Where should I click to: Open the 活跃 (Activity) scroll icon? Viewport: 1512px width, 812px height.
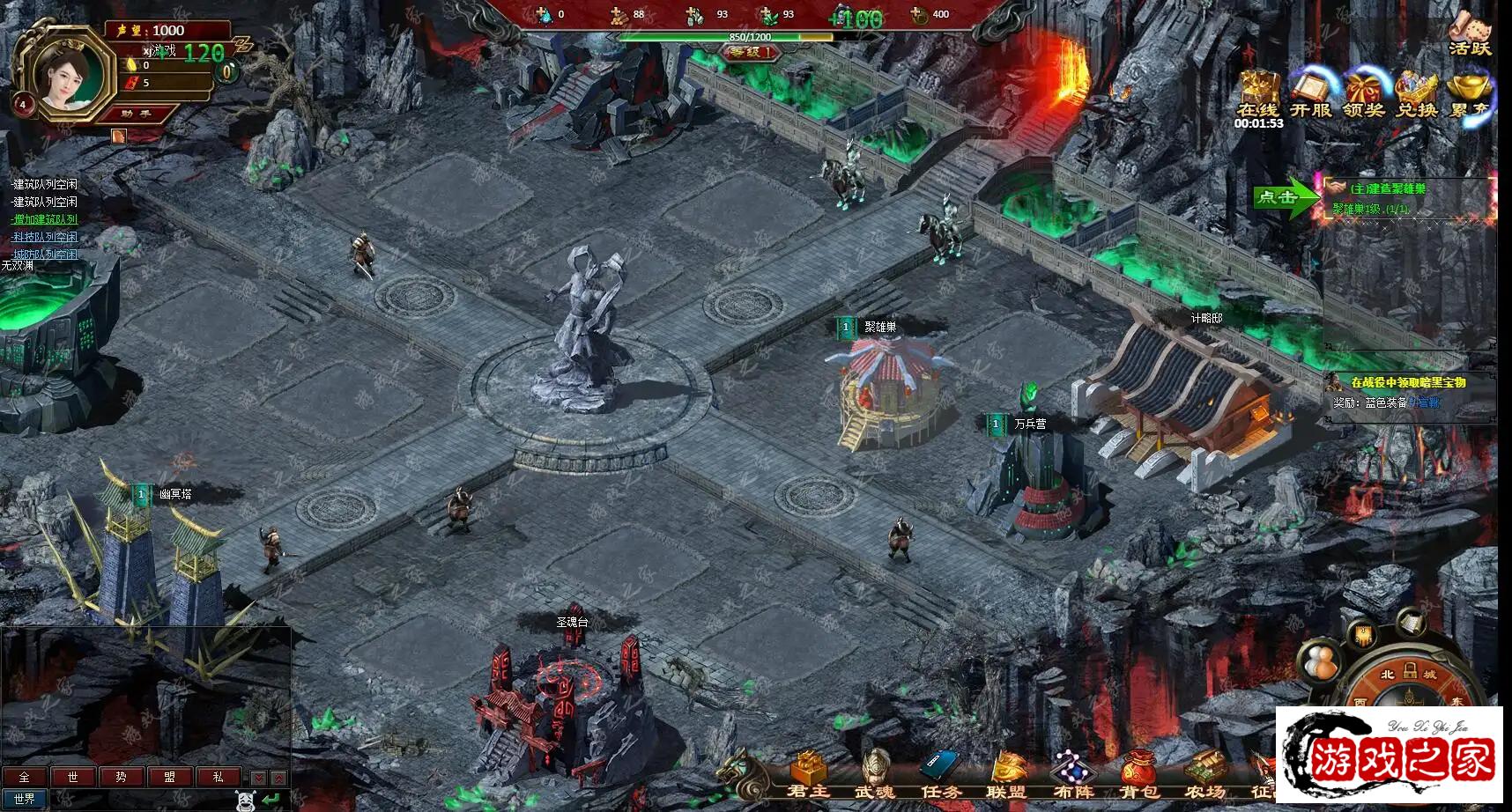tap(1470, 33)
